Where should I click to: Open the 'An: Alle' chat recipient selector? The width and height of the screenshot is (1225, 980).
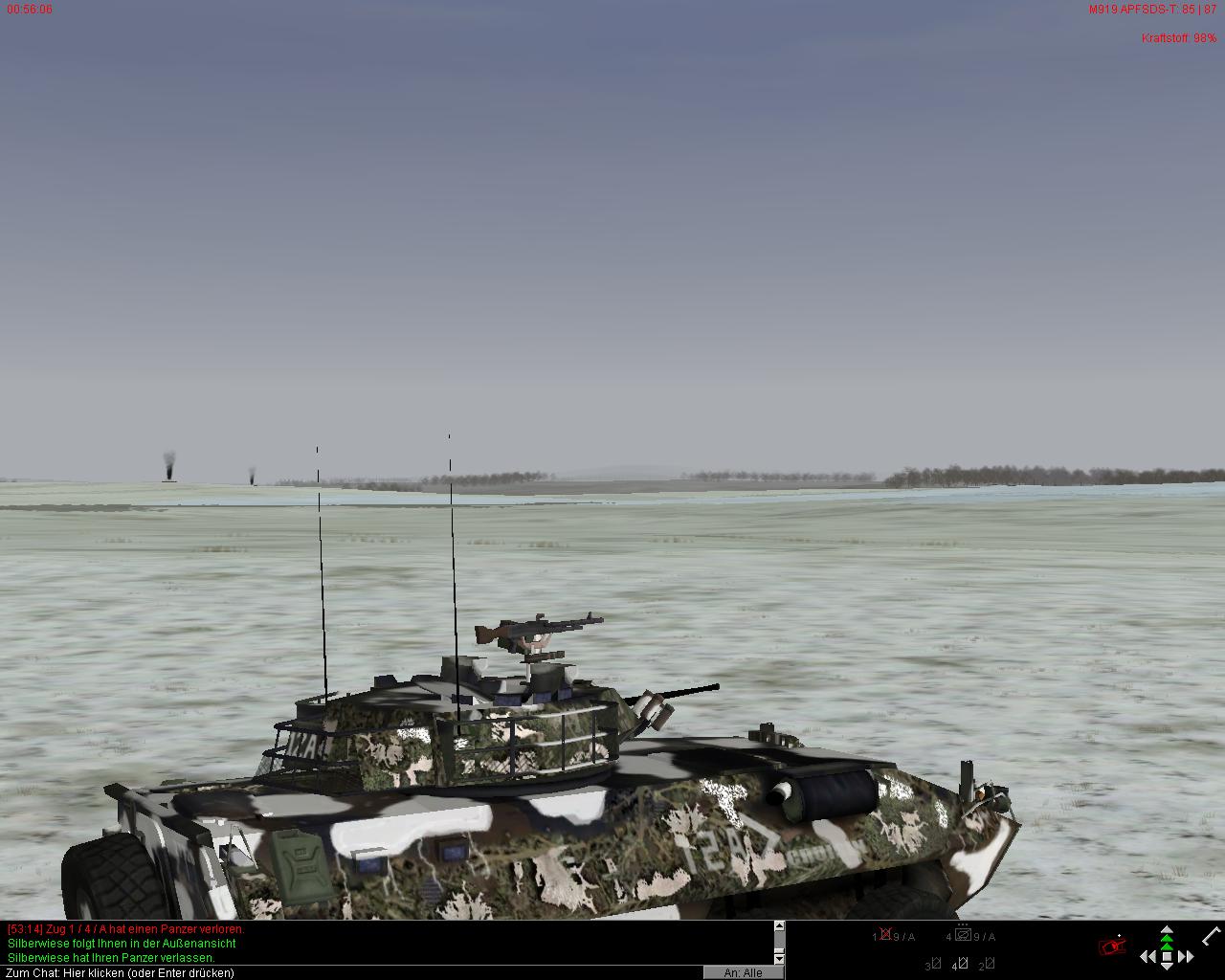[744, 972]
